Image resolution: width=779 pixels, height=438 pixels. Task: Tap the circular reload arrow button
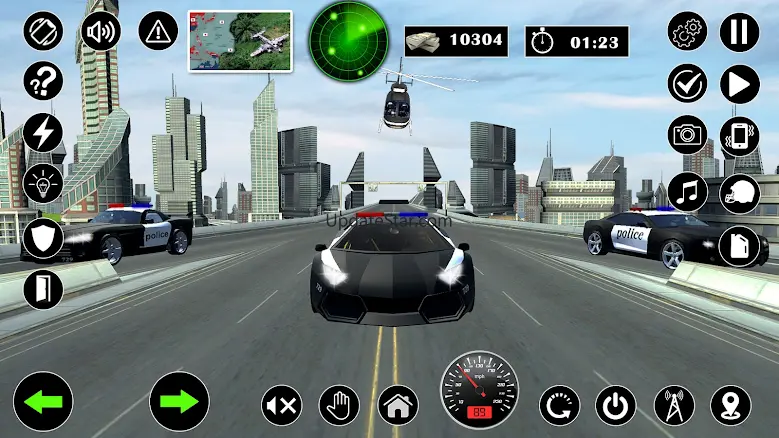[559, 405]
